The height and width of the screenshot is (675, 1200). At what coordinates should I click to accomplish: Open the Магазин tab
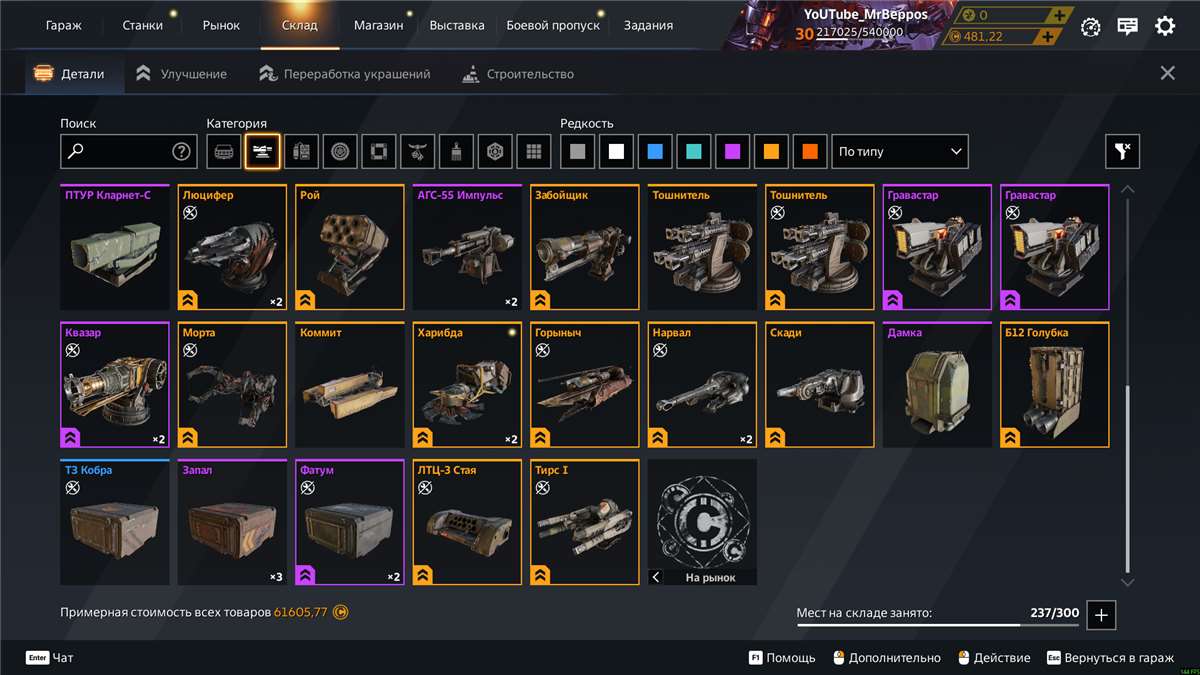[378, 25]
